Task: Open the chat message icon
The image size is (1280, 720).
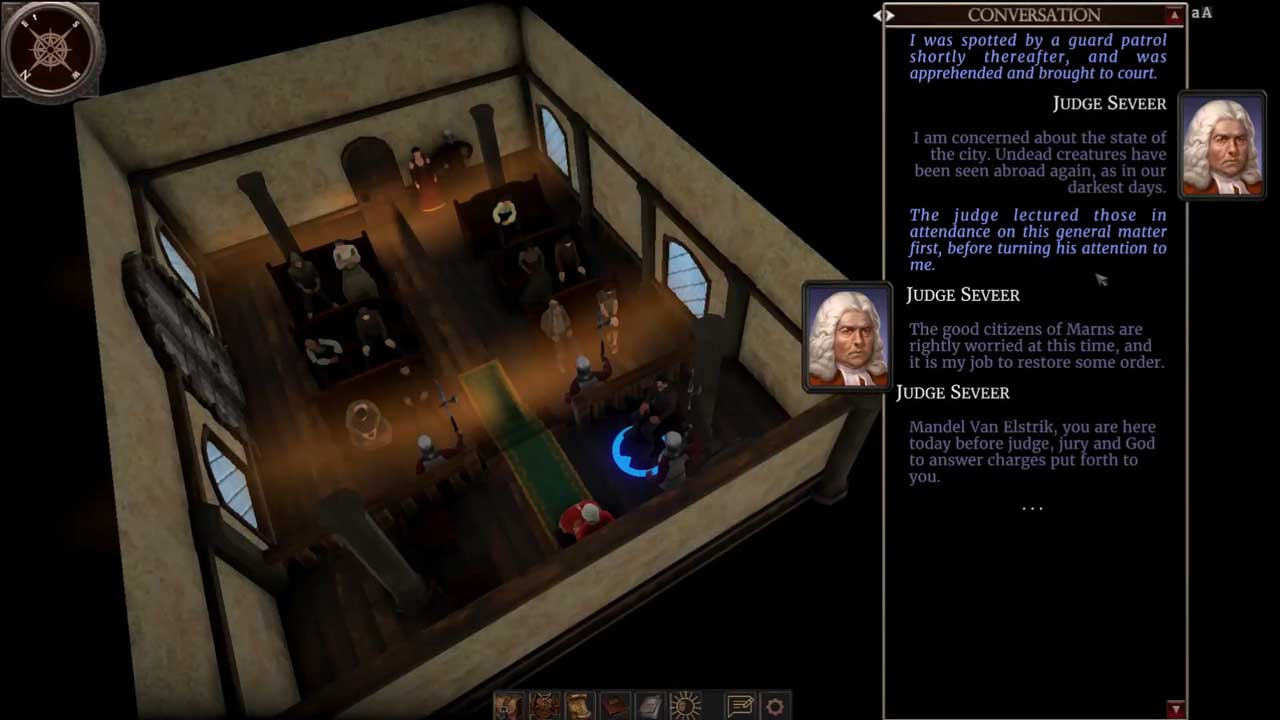Action: (740, 706)
